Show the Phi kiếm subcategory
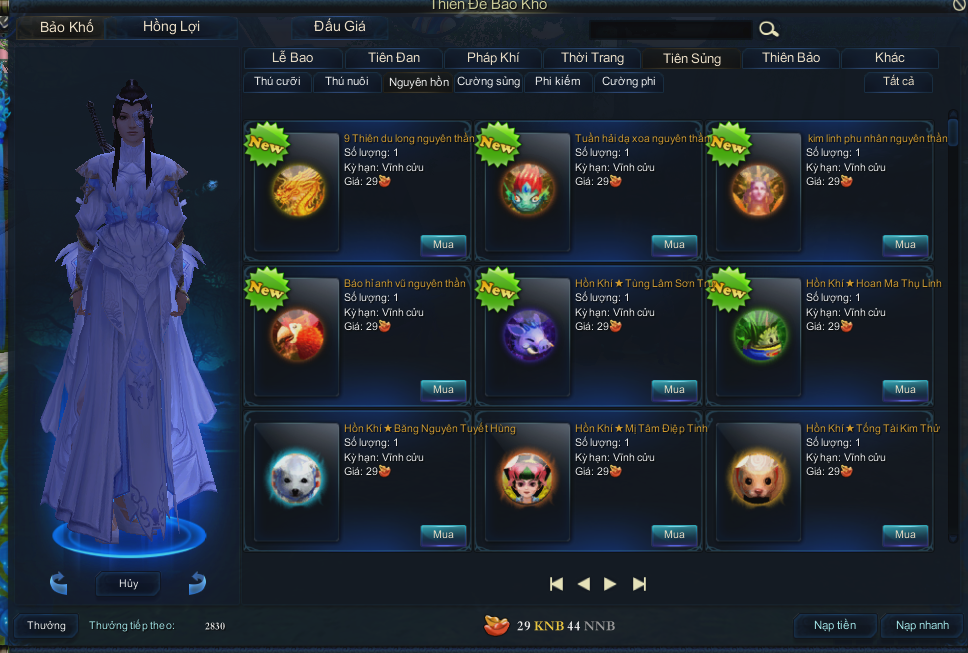Screen dimensions: 968x653 pos(557,82)
